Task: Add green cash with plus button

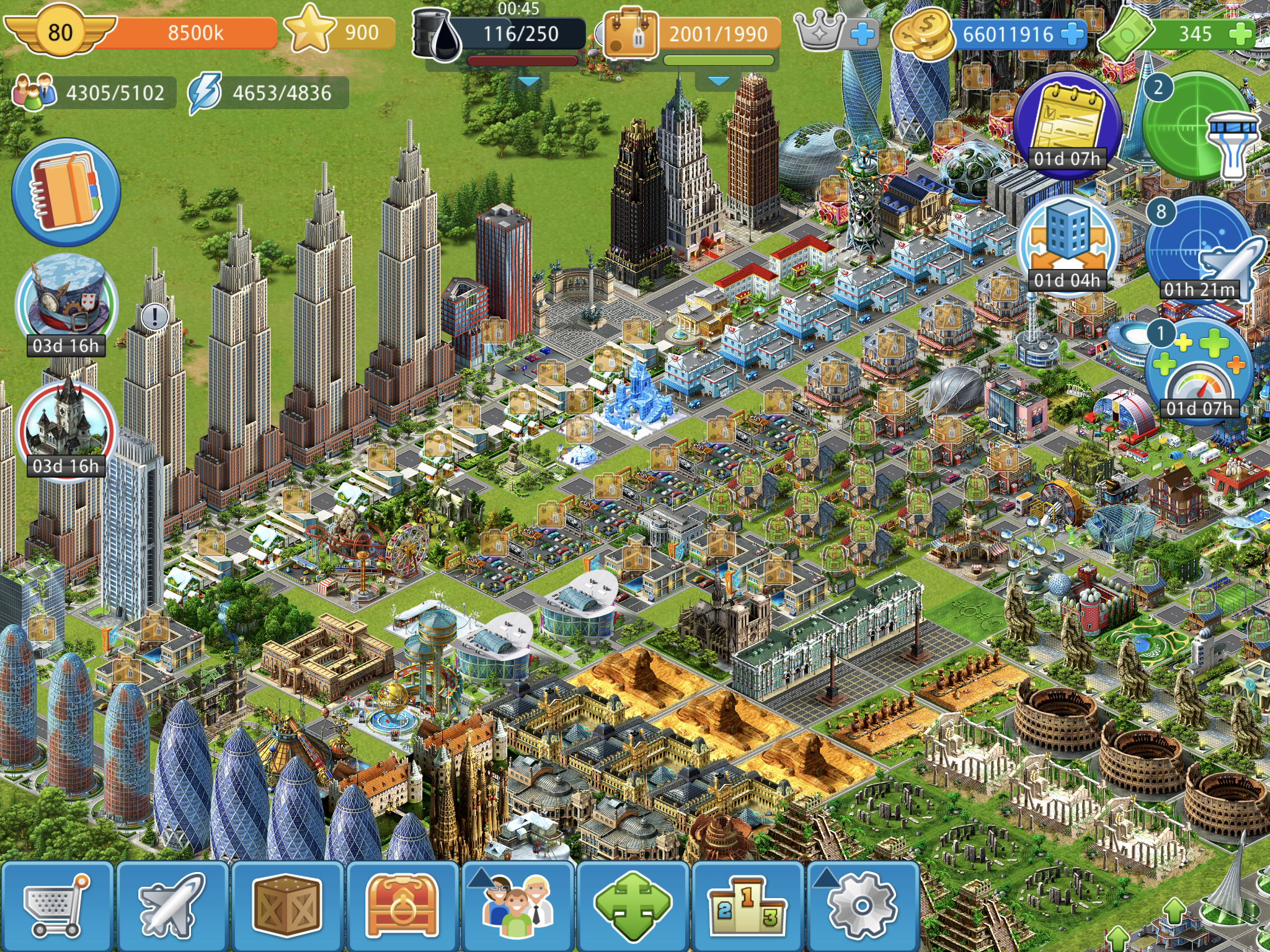Action: click(x=1239, y=34)
